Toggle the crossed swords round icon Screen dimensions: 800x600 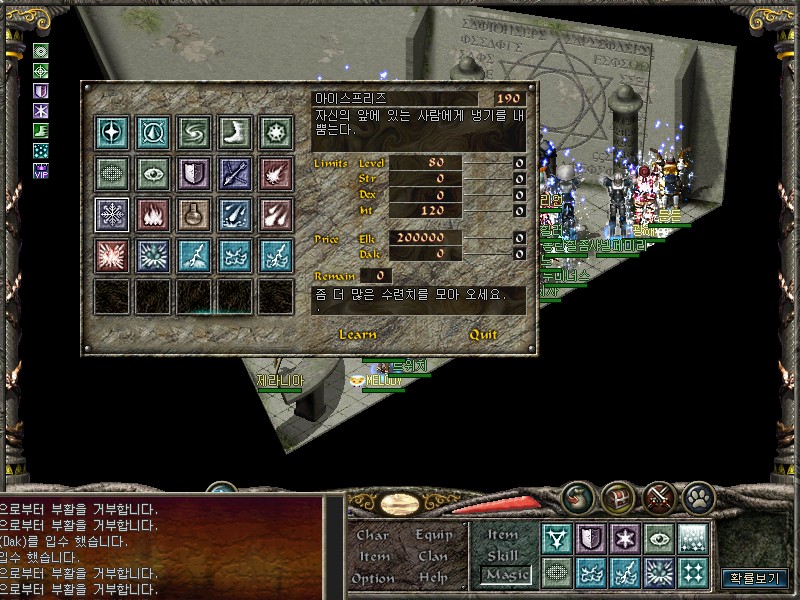[658, 495]
